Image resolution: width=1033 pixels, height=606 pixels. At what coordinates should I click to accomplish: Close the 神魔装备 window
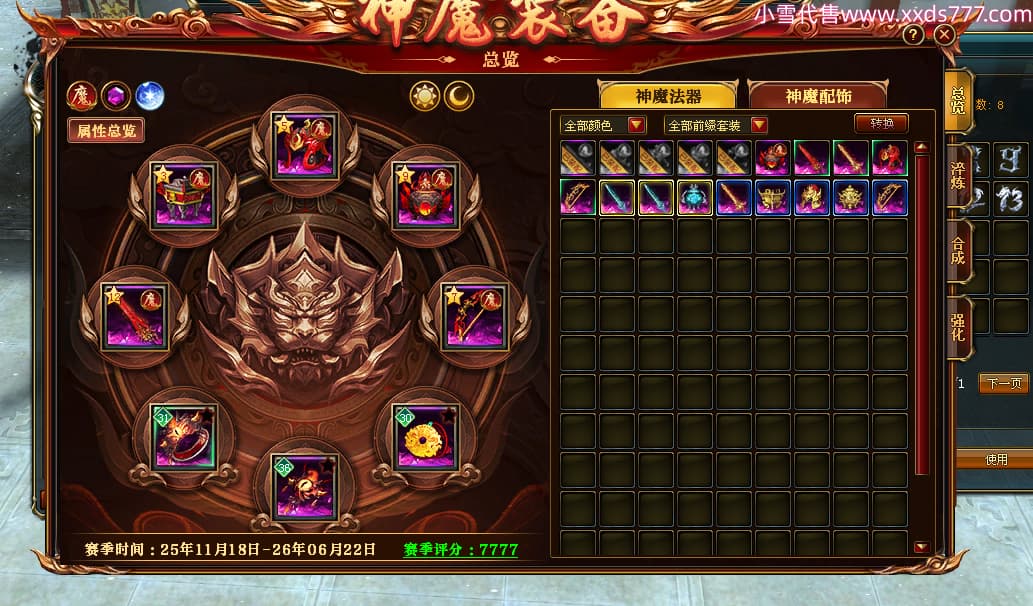[944, 35]
